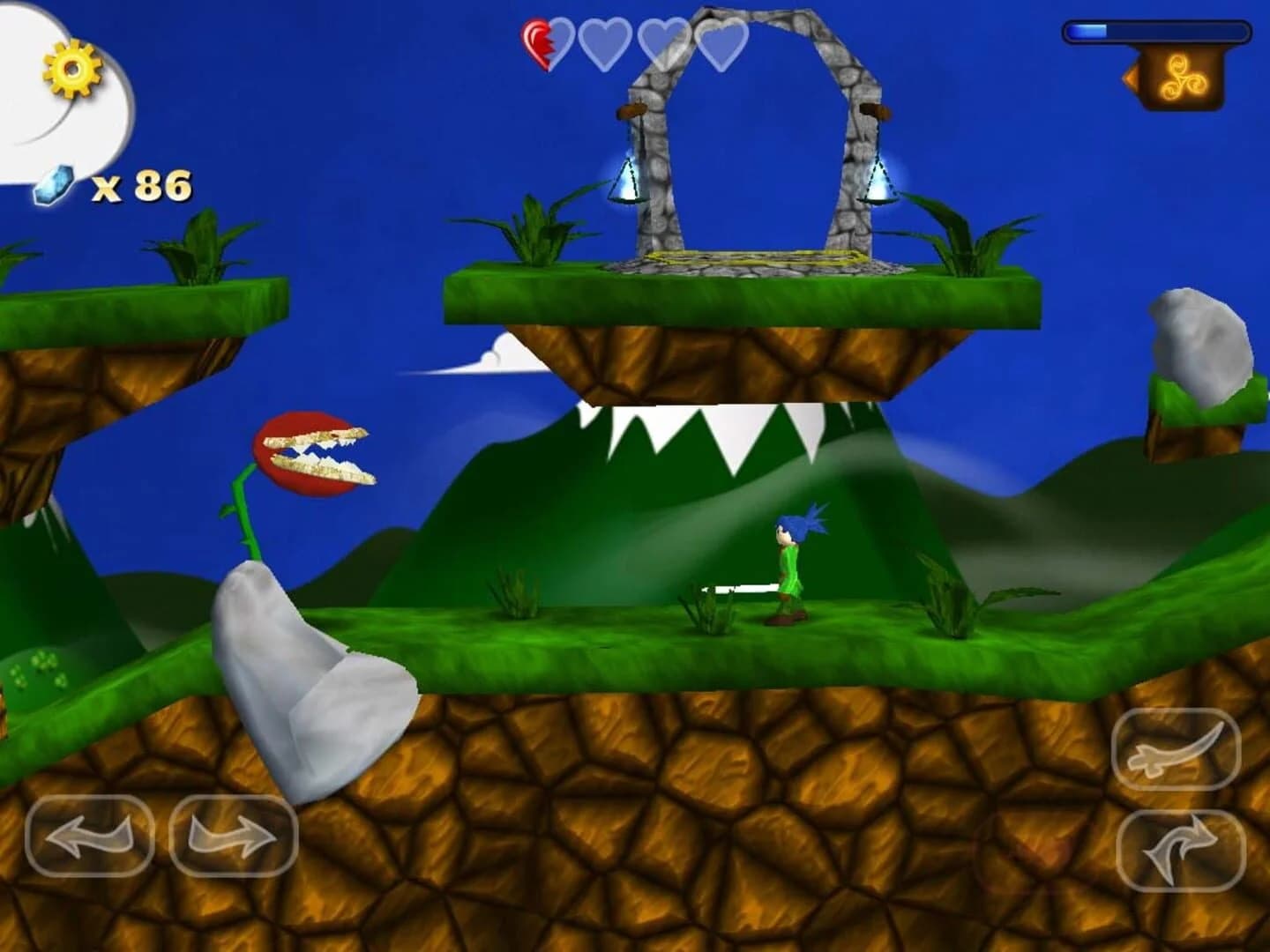Expand the spell panel via the orange arrow
The image size is (1270, 952).
tap(1132, 78)
